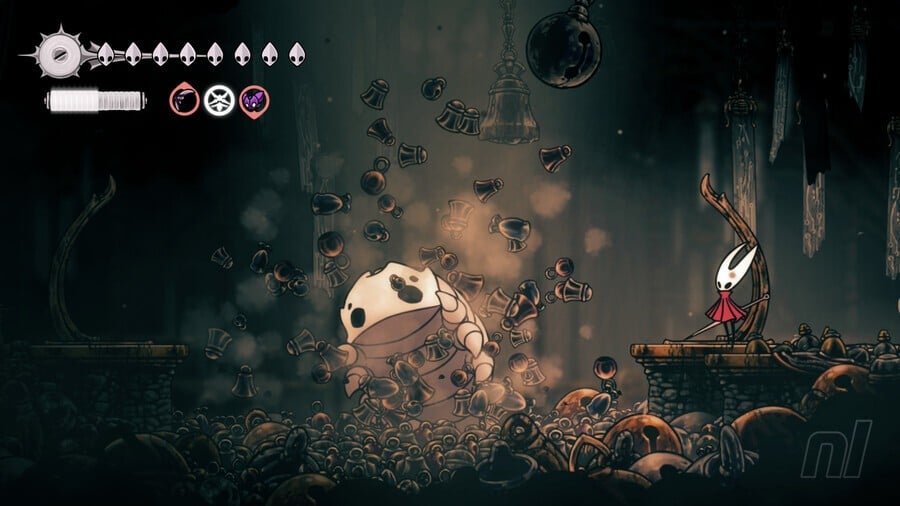Select the curved dark blade tool icon

click(x=184, y=99)
